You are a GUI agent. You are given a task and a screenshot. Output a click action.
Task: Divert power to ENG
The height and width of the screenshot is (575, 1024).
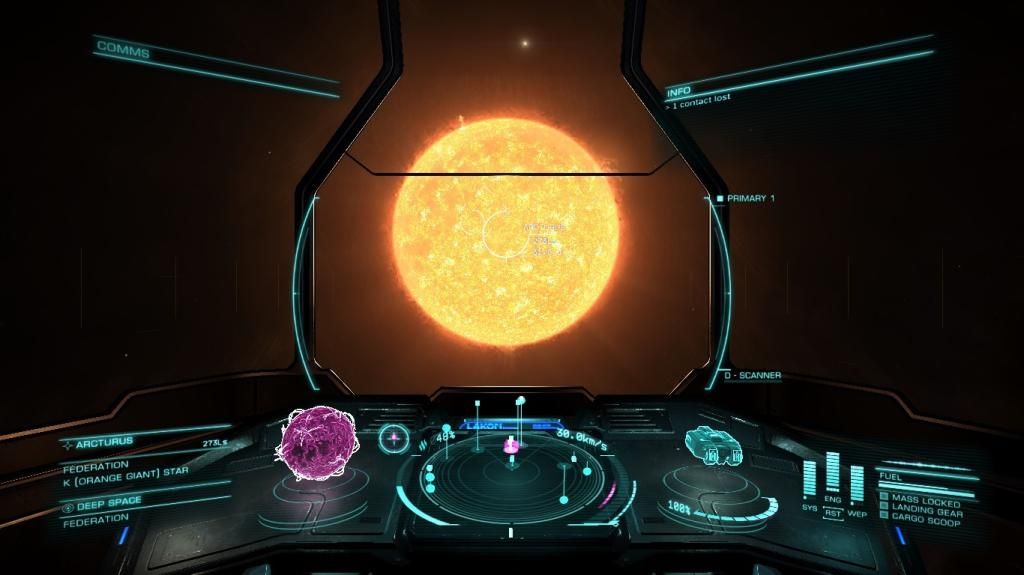pyautogui.click(x=832, y=498)
